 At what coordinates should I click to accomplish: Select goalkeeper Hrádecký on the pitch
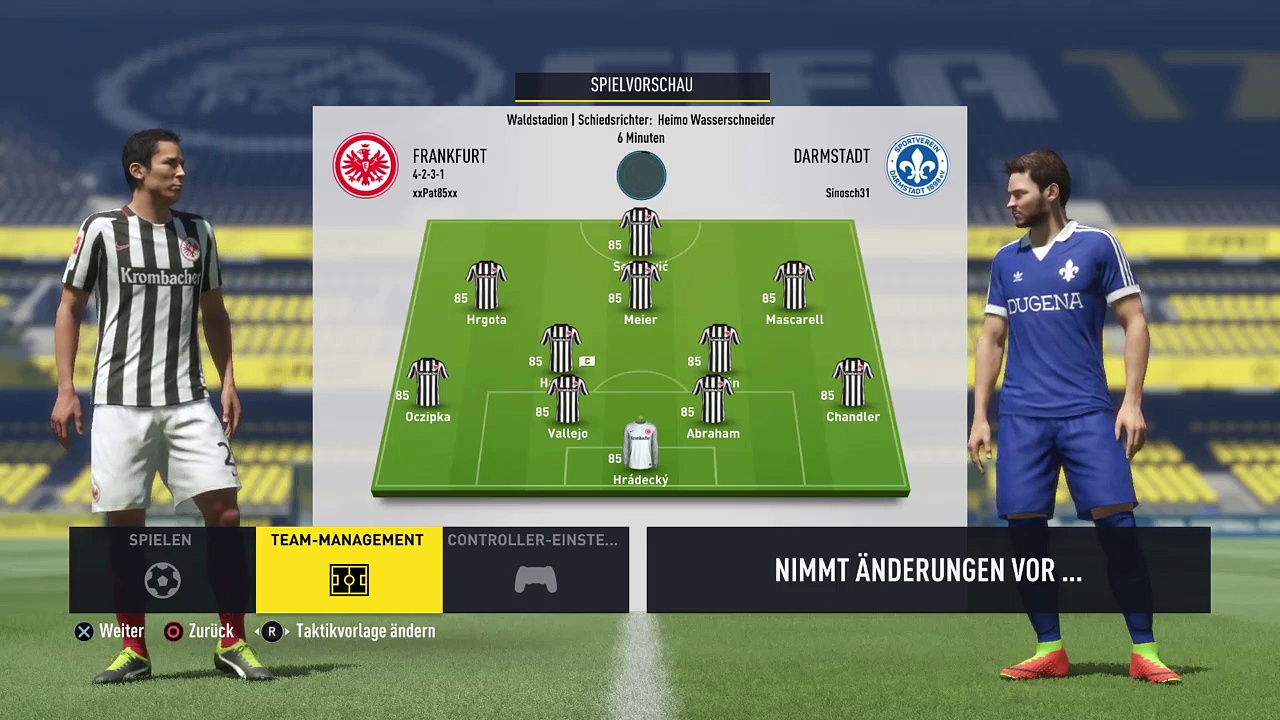pos(641,447)
